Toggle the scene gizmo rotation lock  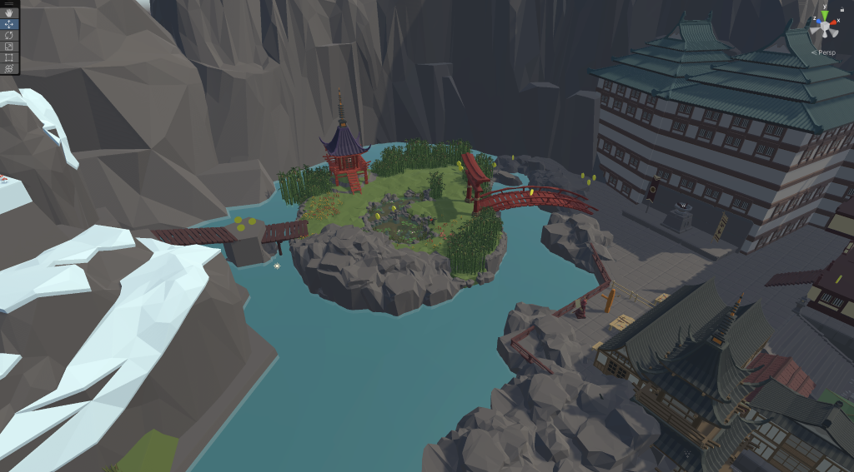(842, 9)
